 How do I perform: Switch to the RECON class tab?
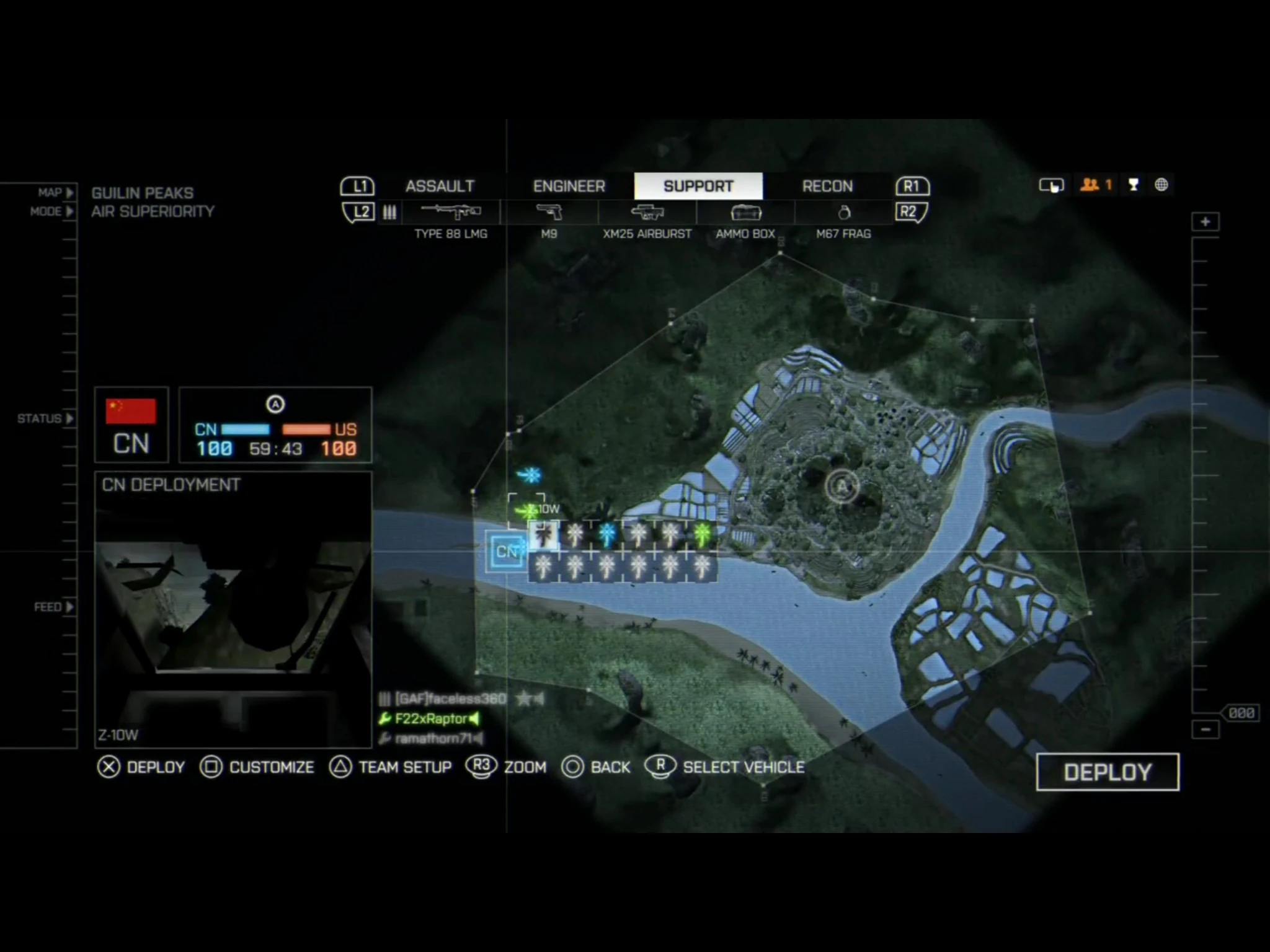827,186
